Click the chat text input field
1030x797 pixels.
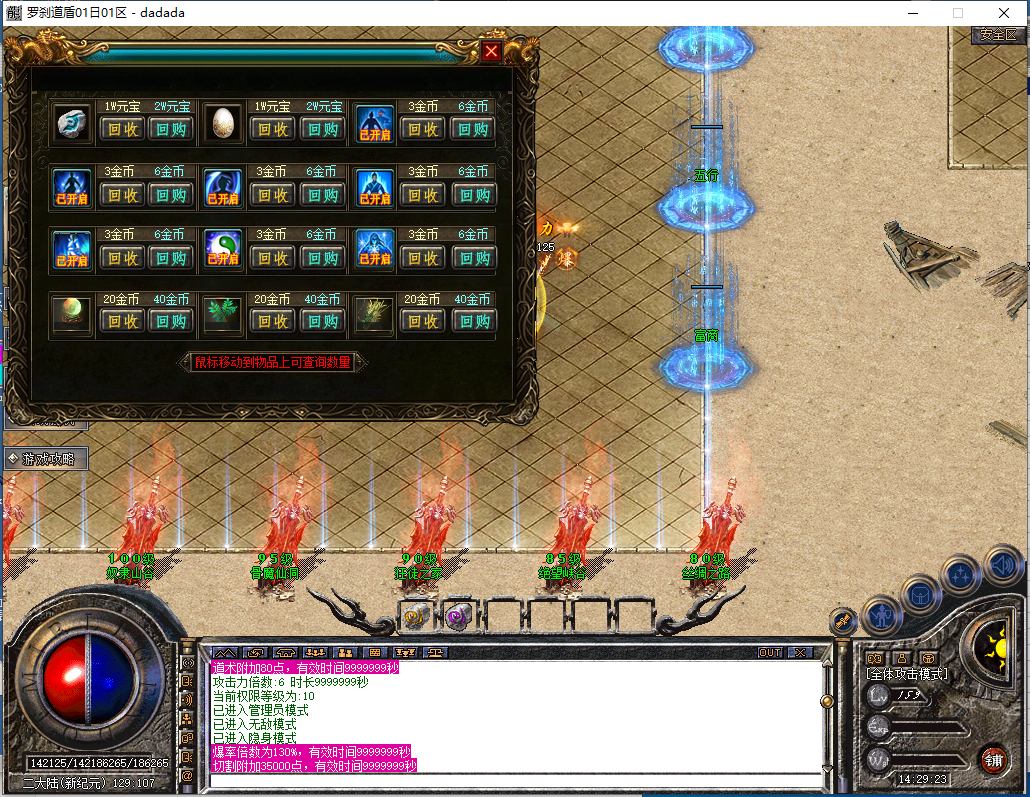pos(515,780)
